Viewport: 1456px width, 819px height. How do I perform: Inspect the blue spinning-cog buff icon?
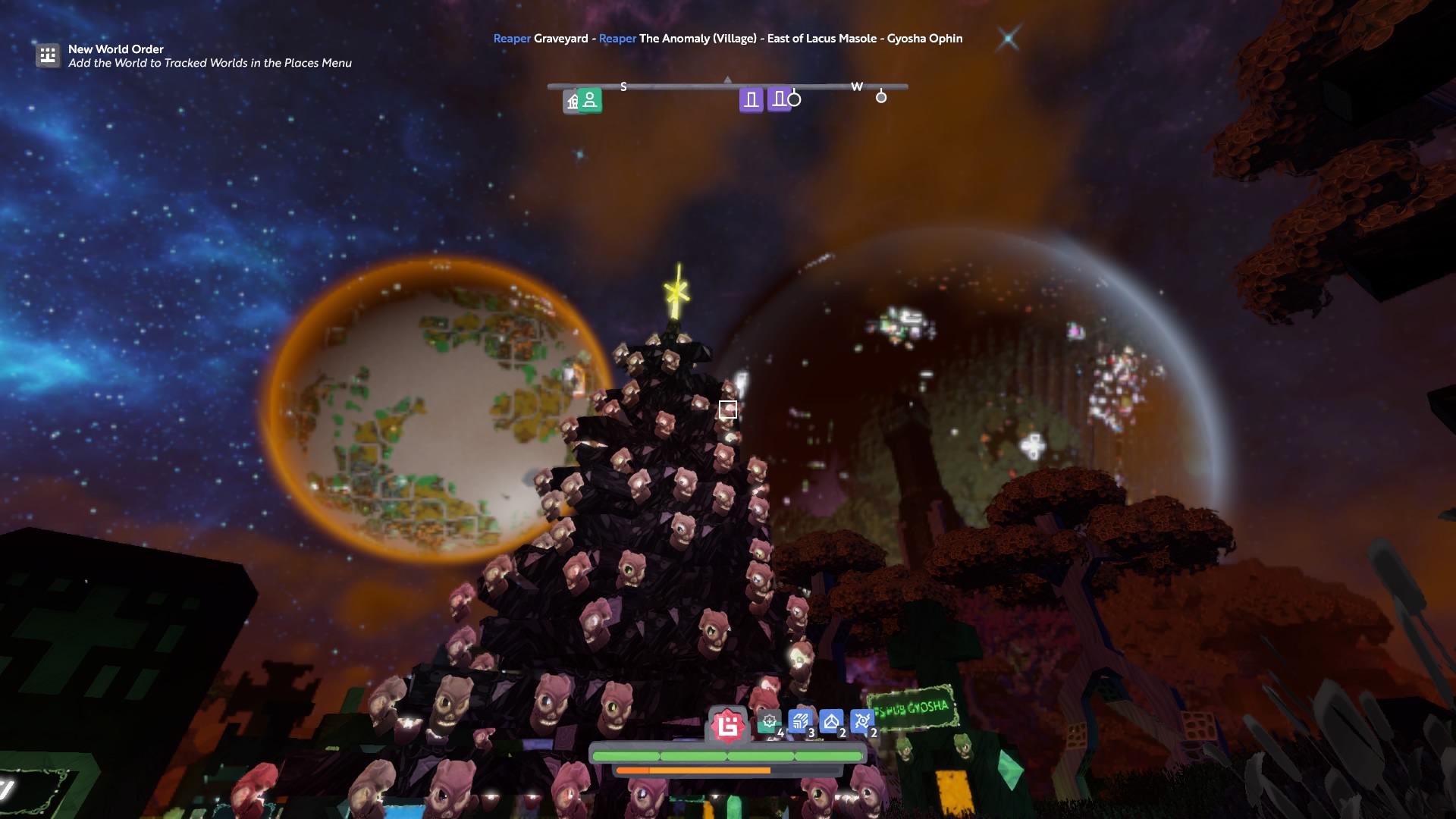861,721
